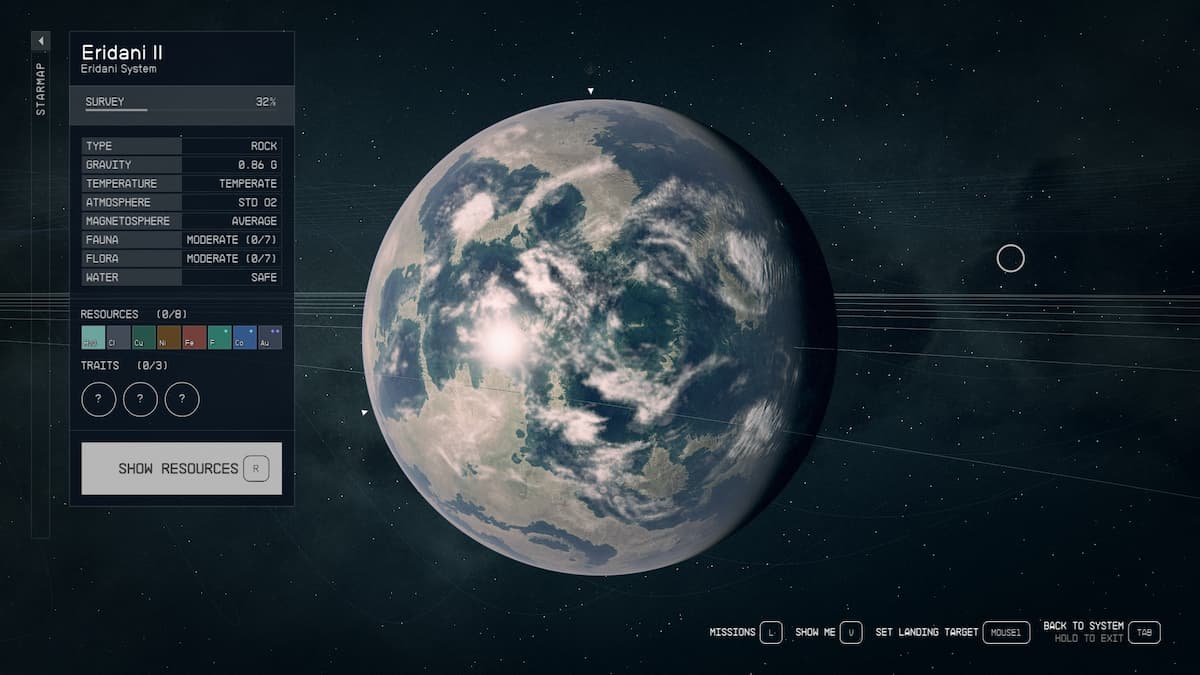
Task: Select the H2O water resource tile
Action: (93, 338)
